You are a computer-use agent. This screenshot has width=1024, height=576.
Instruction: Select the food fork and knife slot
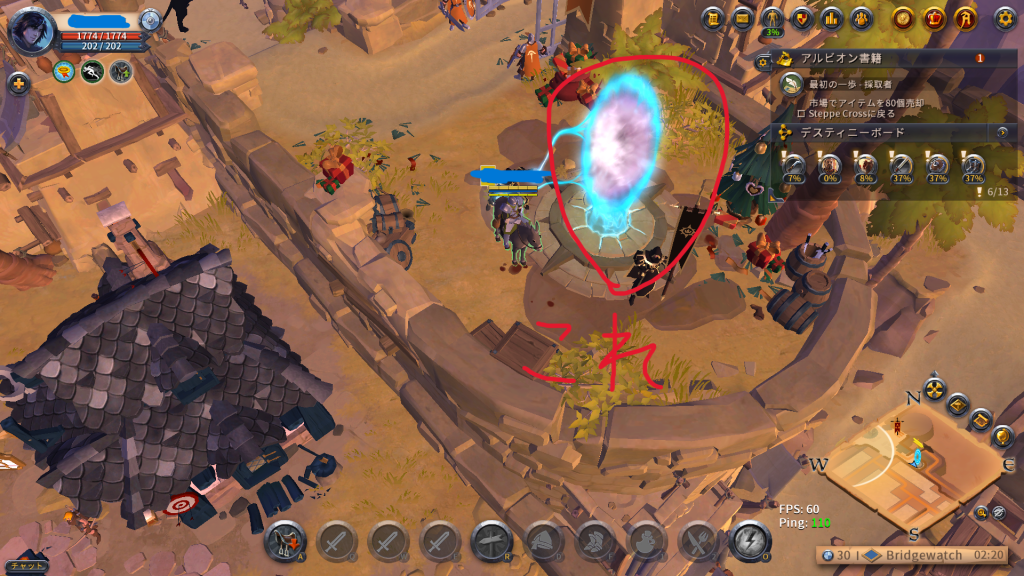[x=698, y=541]
